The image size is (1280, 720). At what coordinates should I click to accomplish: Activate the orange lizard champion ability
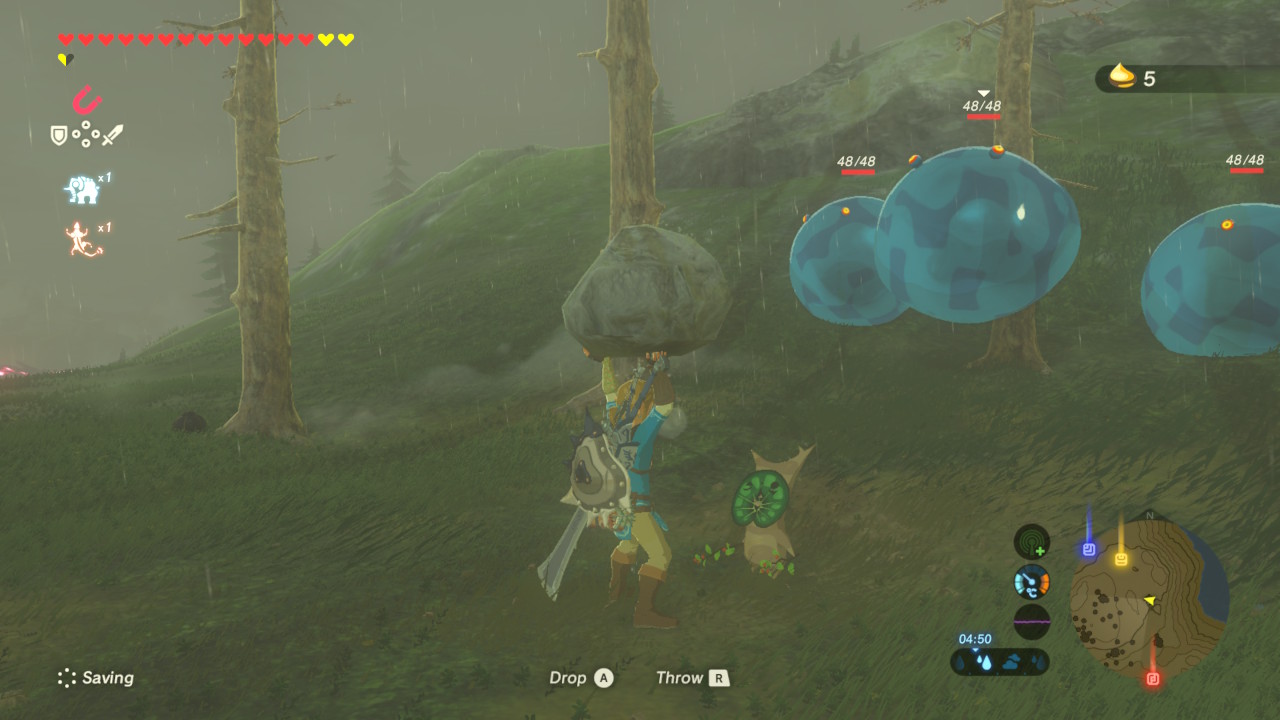(x=84, y=240)
